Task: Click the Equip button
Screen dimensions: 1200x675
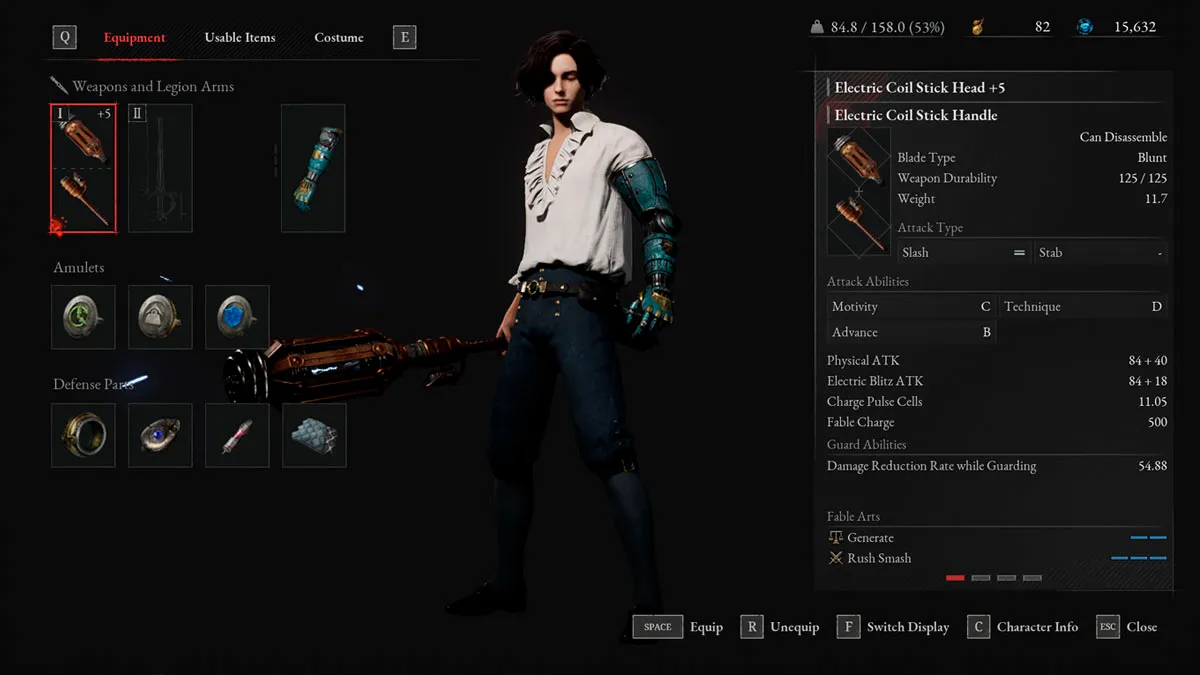Action: (678, 627)
